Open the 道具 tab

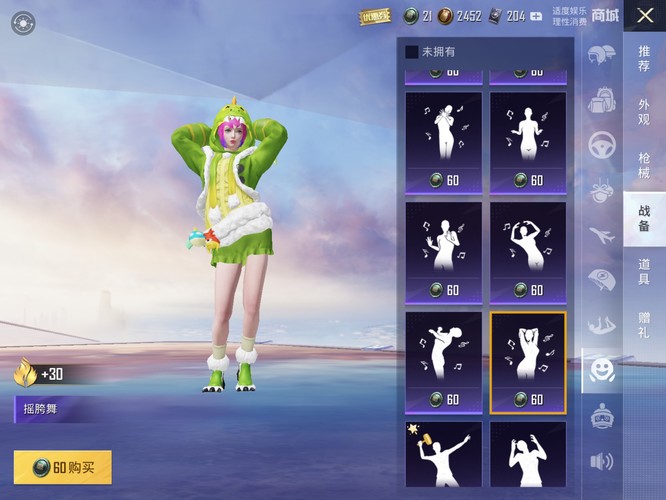coord(644,271)
